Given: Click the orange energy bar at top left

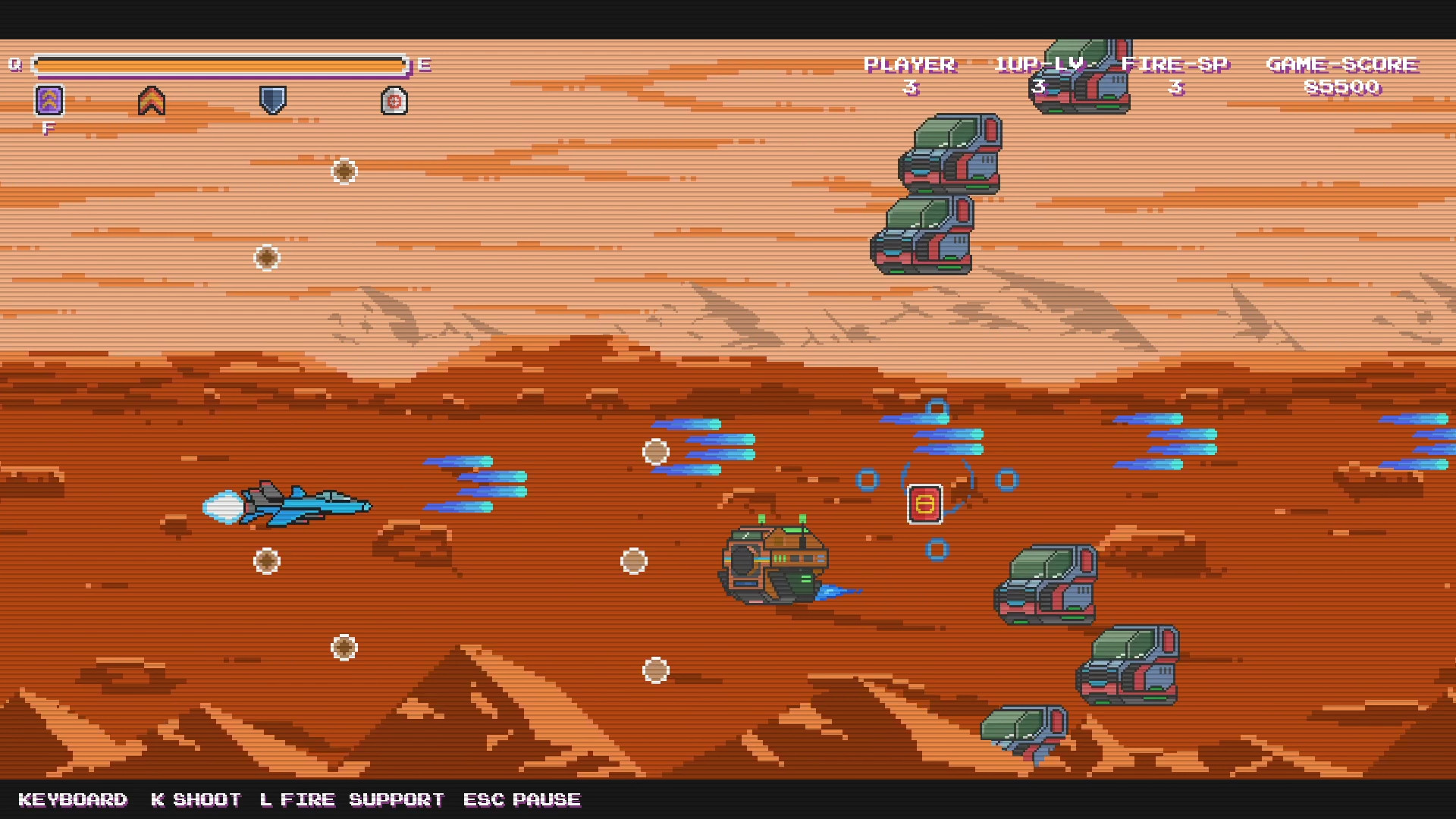Looking at the screenshot, I should pos(220,64).
